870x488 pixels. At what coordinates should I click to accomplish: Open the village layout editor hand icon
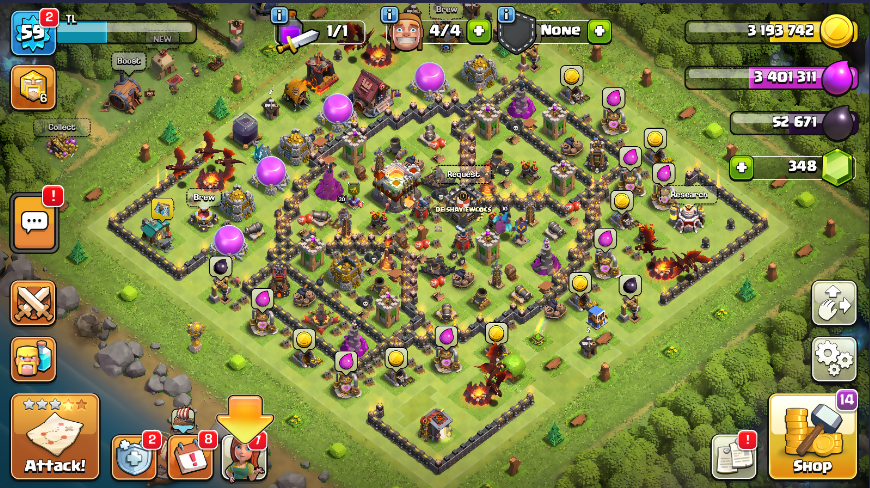833,303
